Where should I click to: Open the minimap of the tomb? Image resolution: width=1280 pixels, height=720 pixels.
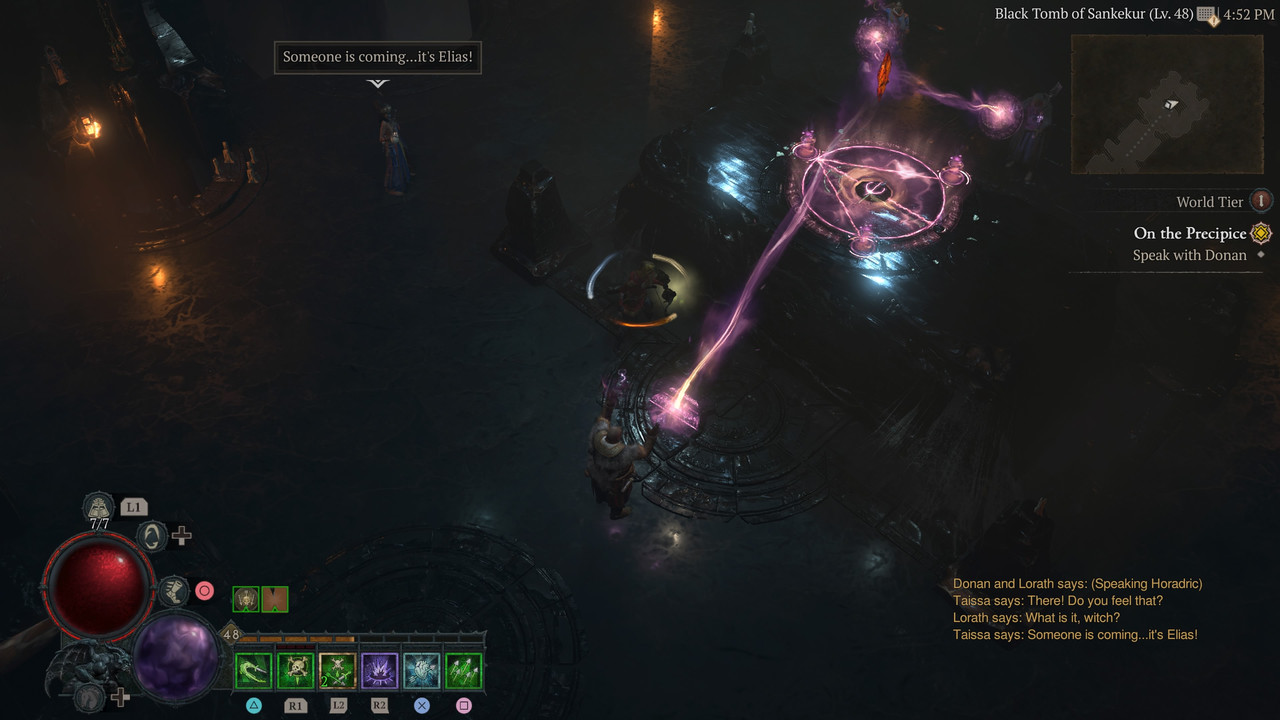click(x=1166, y=104)
